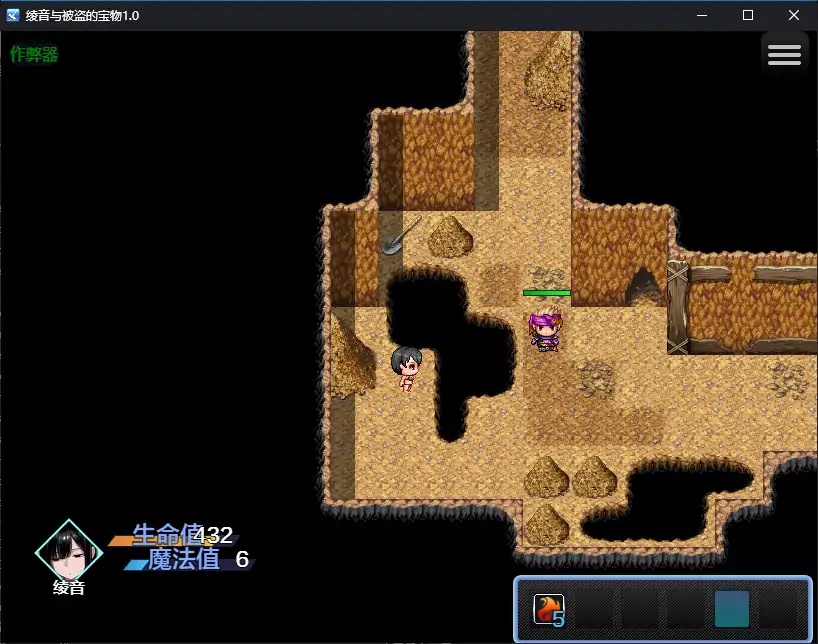Image resolution: width=818 pixels, height=644 pixels.
Task: Activate the fire skill in the hotbar
Action: tap(549, 609)
